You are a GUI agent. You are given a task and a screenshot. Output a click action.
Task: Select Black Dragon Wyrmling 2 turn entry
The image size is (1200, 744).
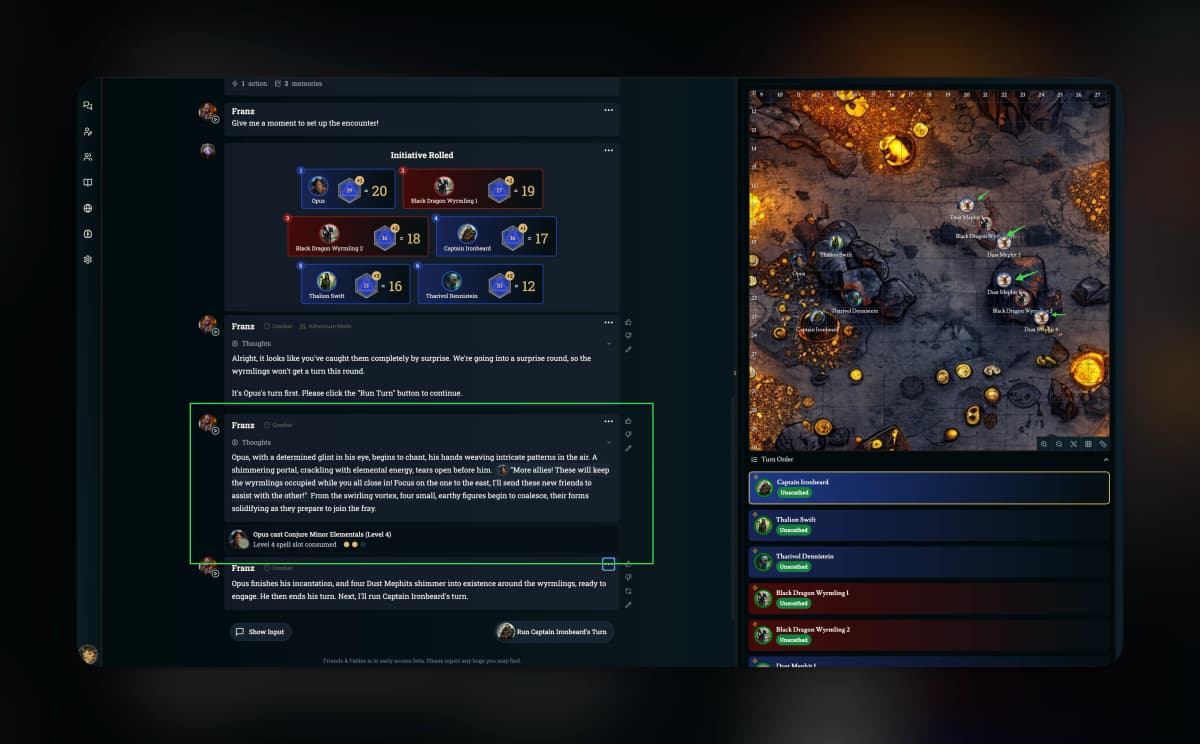(x=929, y=635)
